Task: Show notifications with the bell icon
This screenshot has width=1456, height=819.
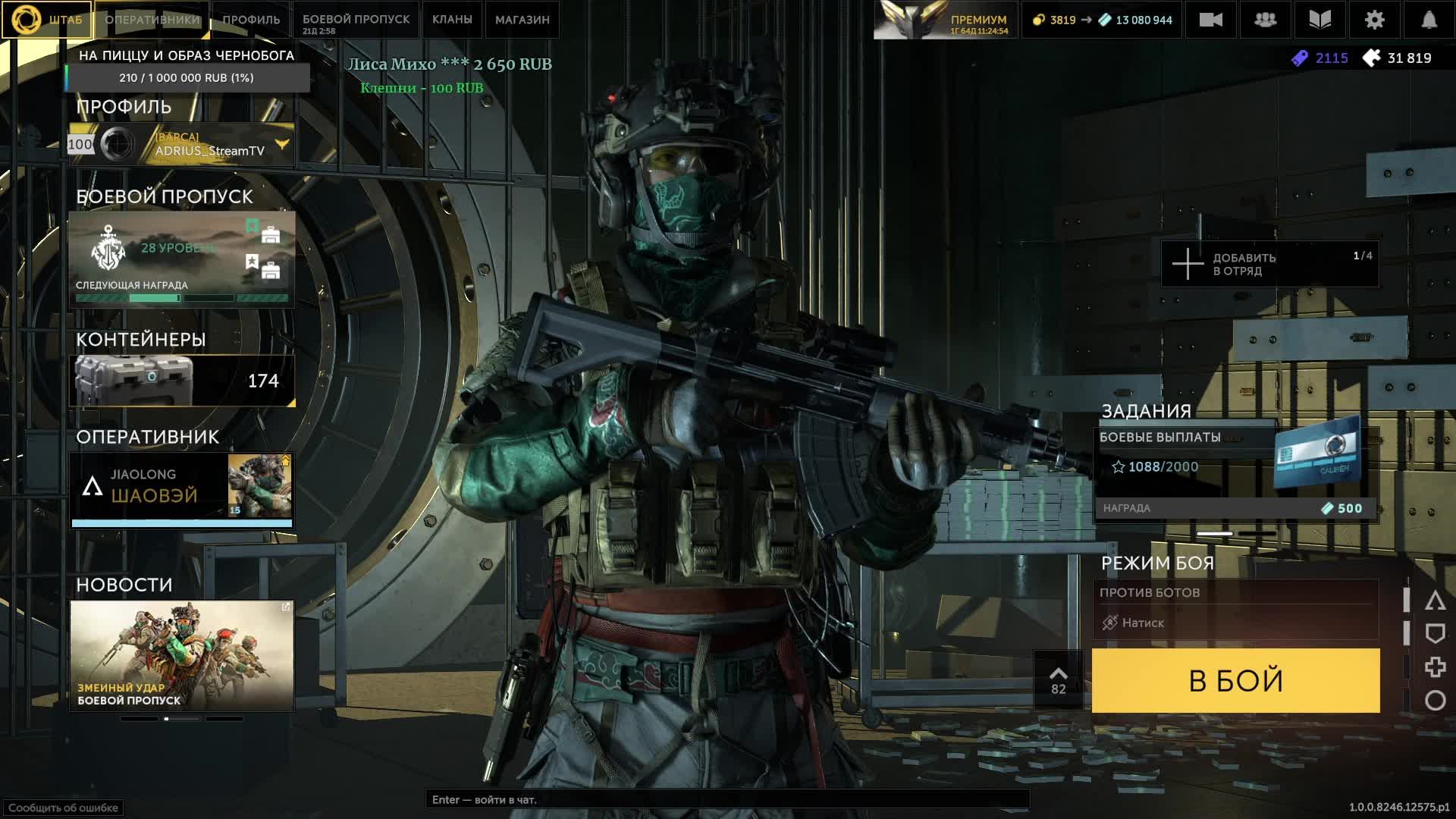Action: [x=1429, y=20]
